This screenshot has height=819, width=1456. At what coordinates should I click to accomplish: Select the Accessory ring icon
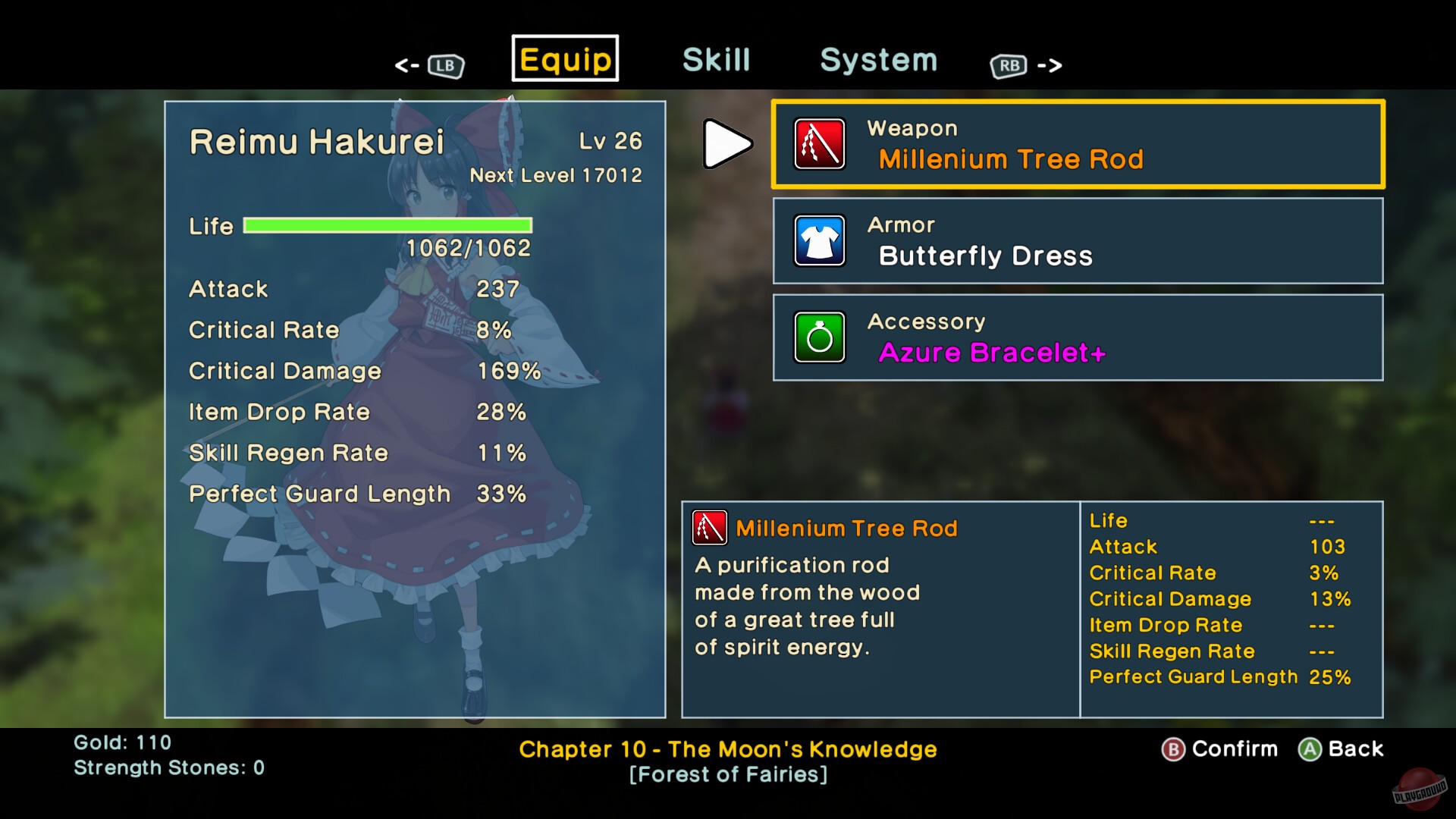[x=821, y=338]
